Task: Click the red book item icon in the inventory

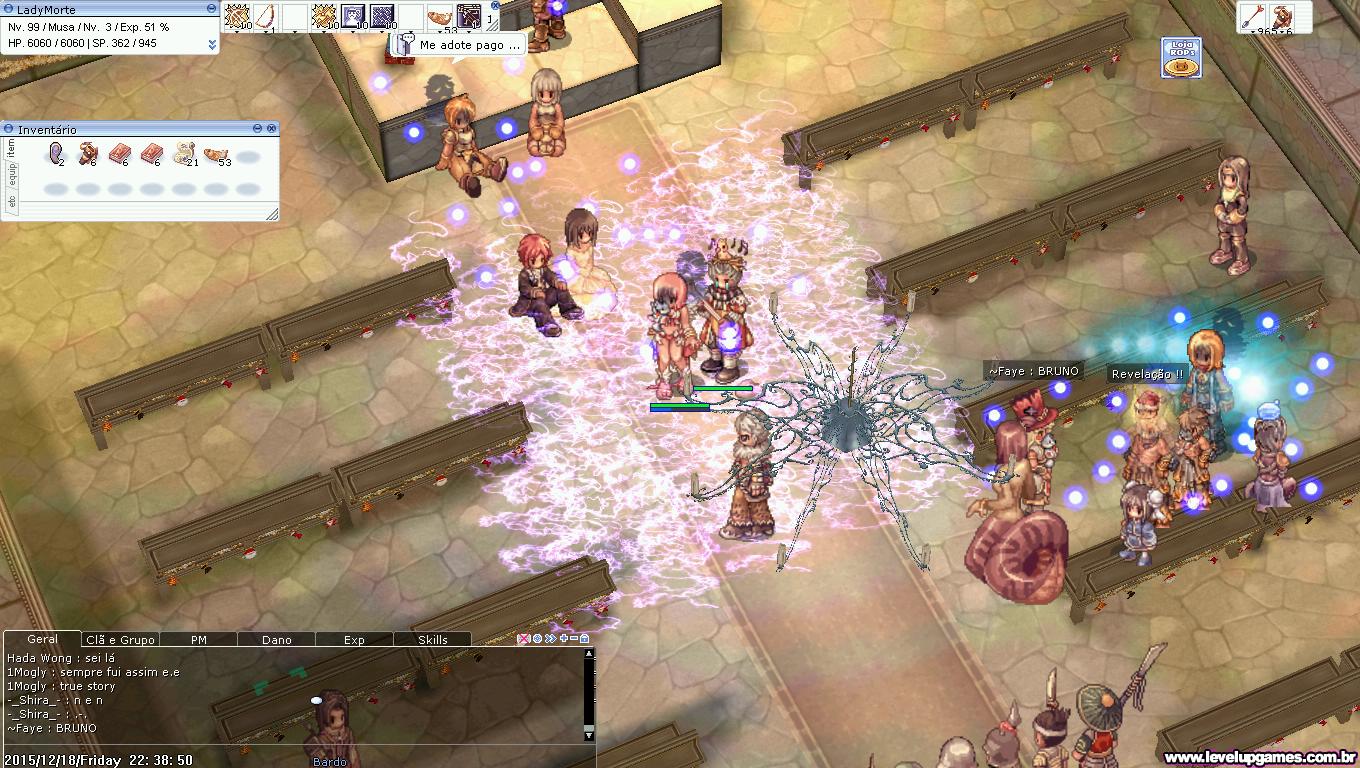Action: click(x=119, y=153)
